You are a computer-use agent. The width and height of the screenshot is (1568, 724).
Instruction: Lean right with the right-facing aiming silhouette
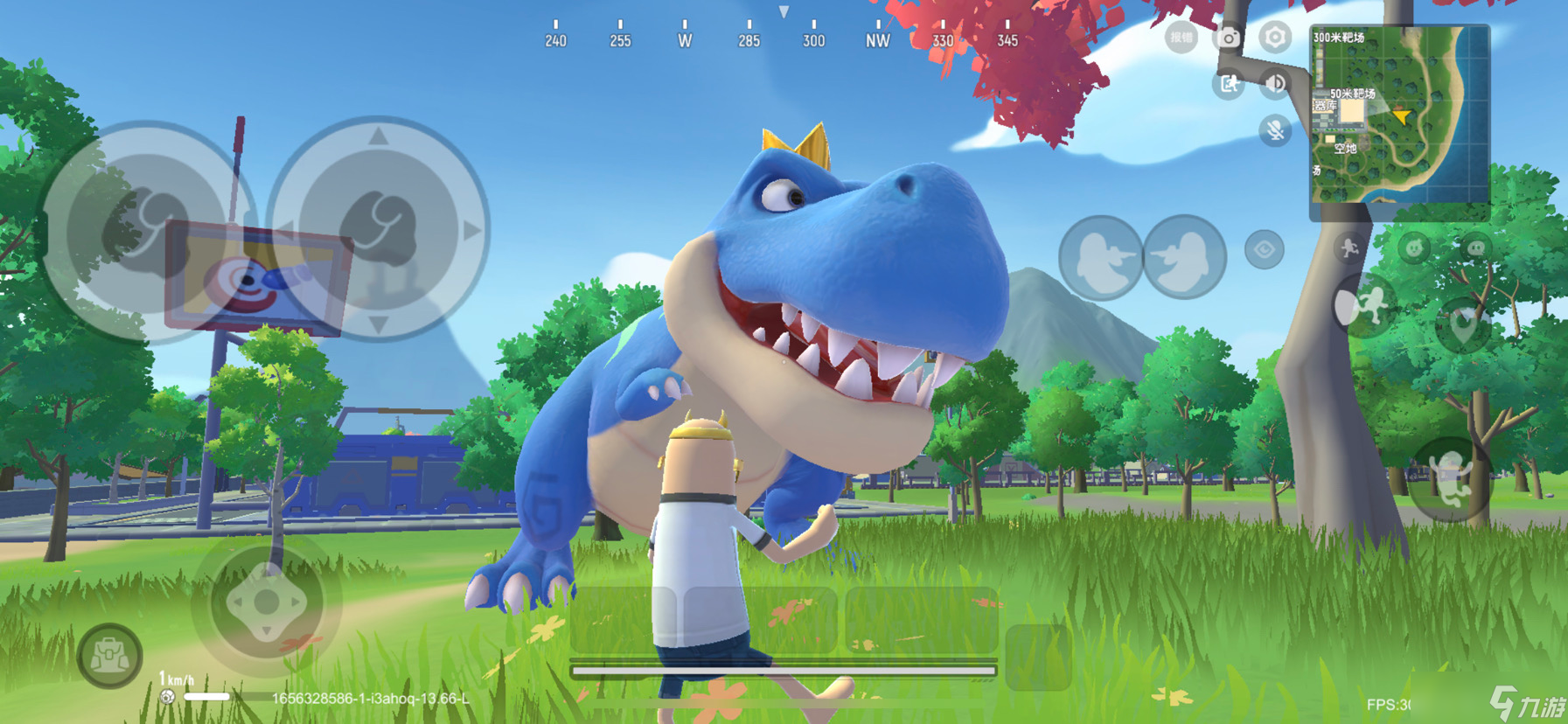coord(1184,258)
